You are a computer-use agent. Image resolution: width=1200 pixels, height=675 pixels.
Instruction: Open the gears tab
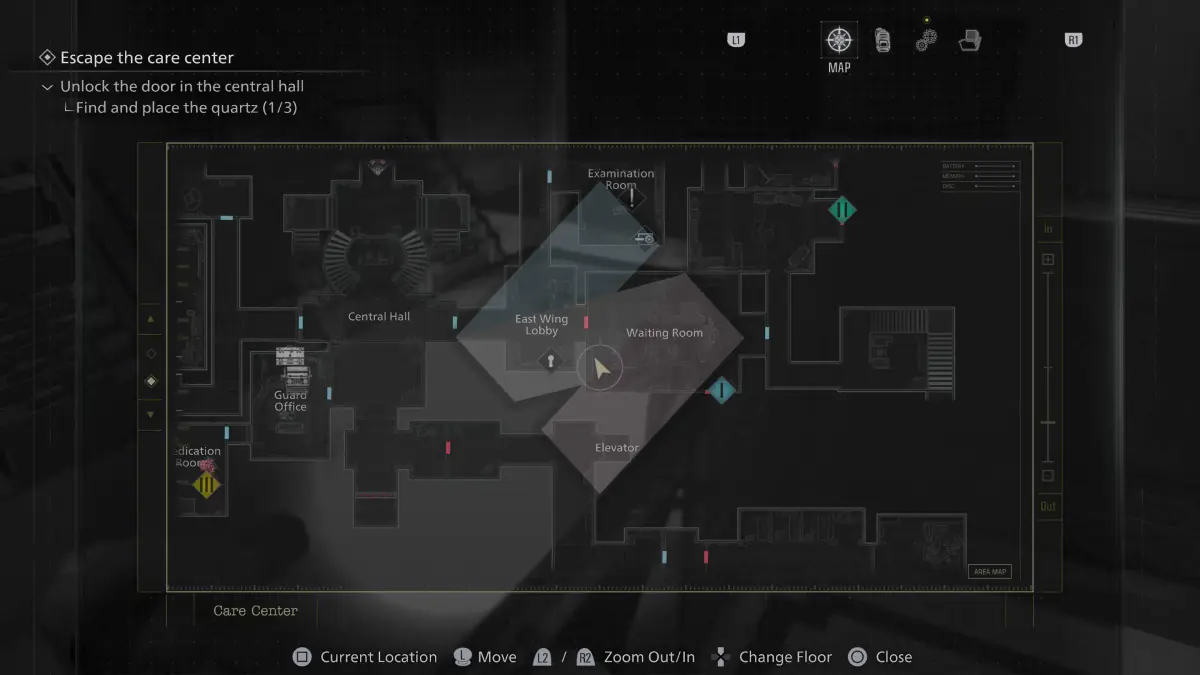pyautogui.click(x=926, y=40)
